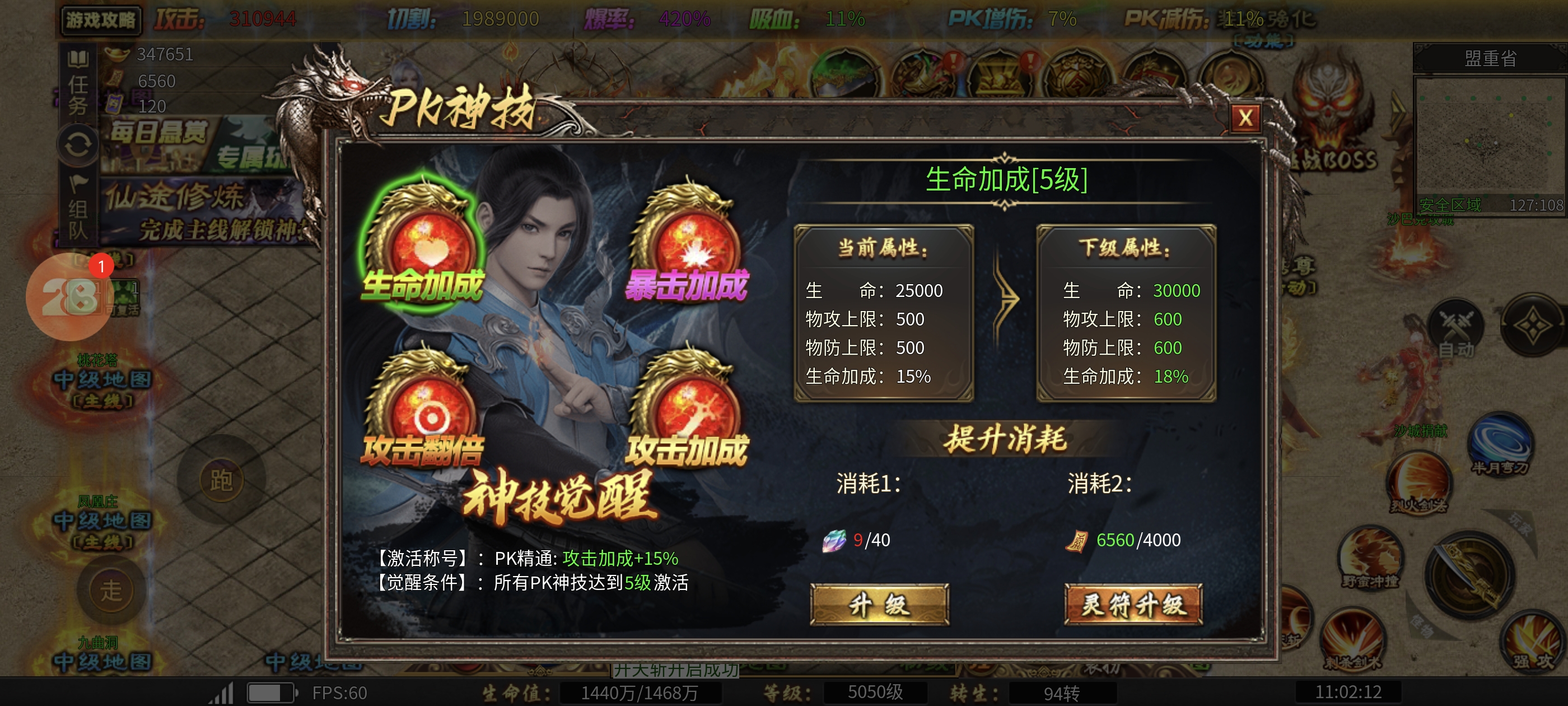
Task: Tap the circular refresh arrows icon
Action: [78, 145]
